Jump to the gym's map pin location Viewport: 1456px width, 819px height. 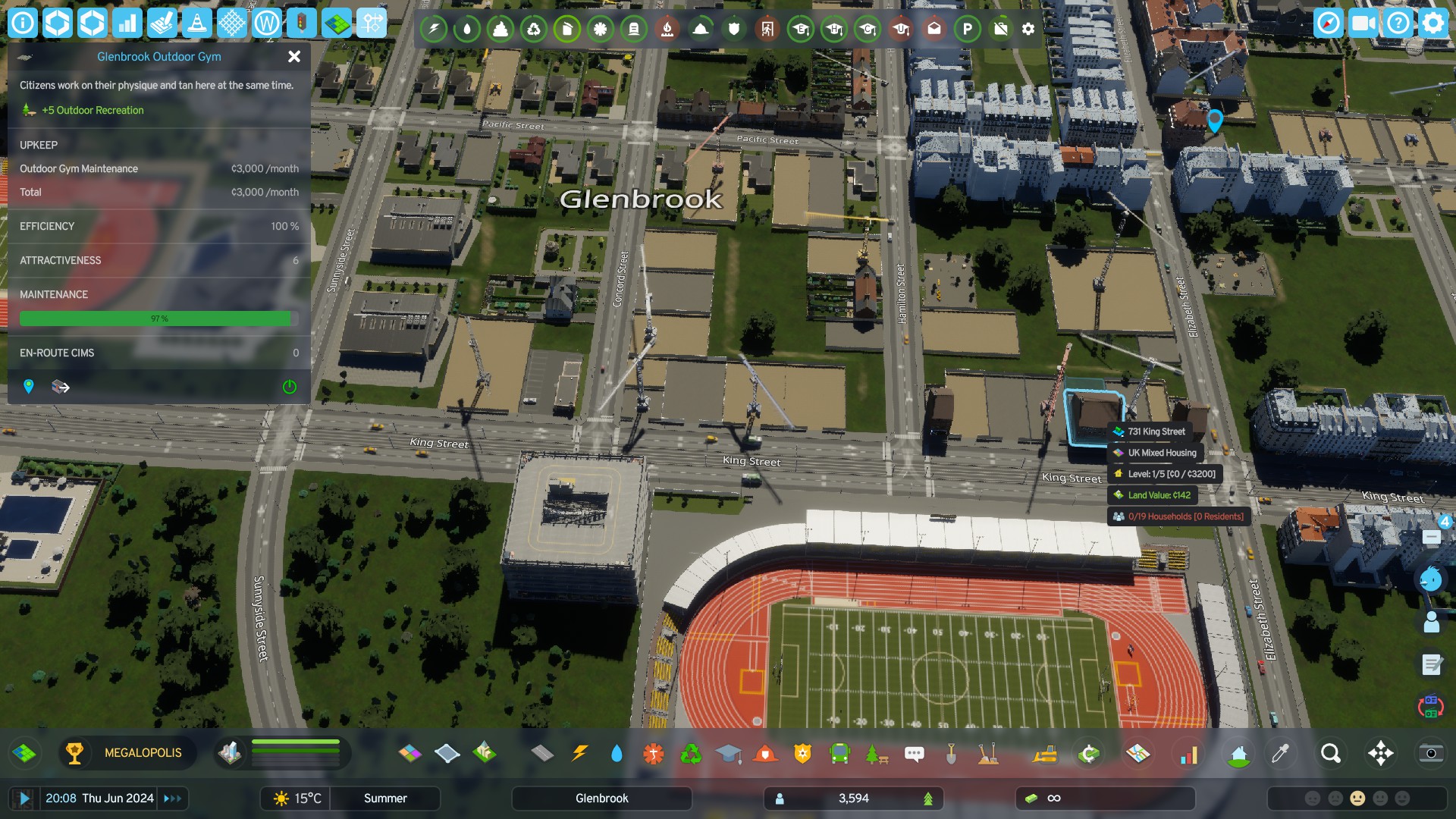(x=29, y=387)
